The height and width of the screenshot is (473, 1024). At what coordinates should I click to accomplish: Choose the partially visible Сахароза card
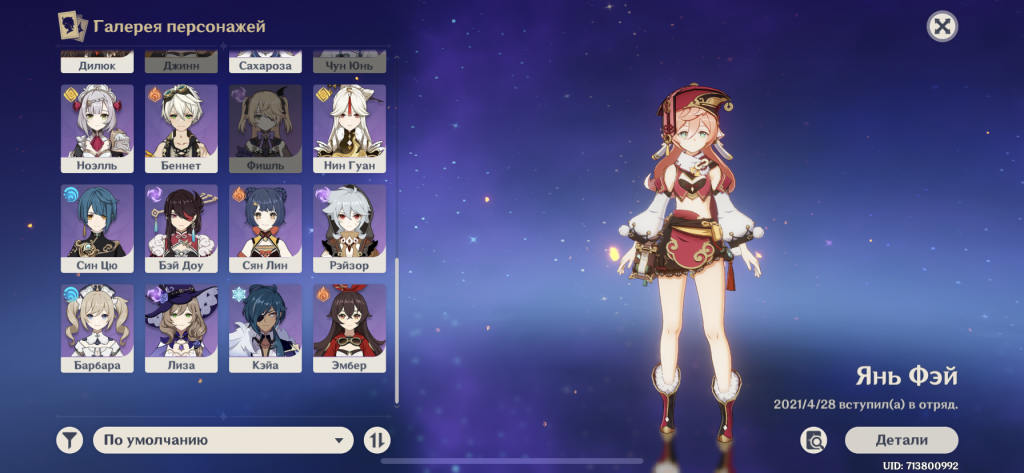click(x=265, y=63)
